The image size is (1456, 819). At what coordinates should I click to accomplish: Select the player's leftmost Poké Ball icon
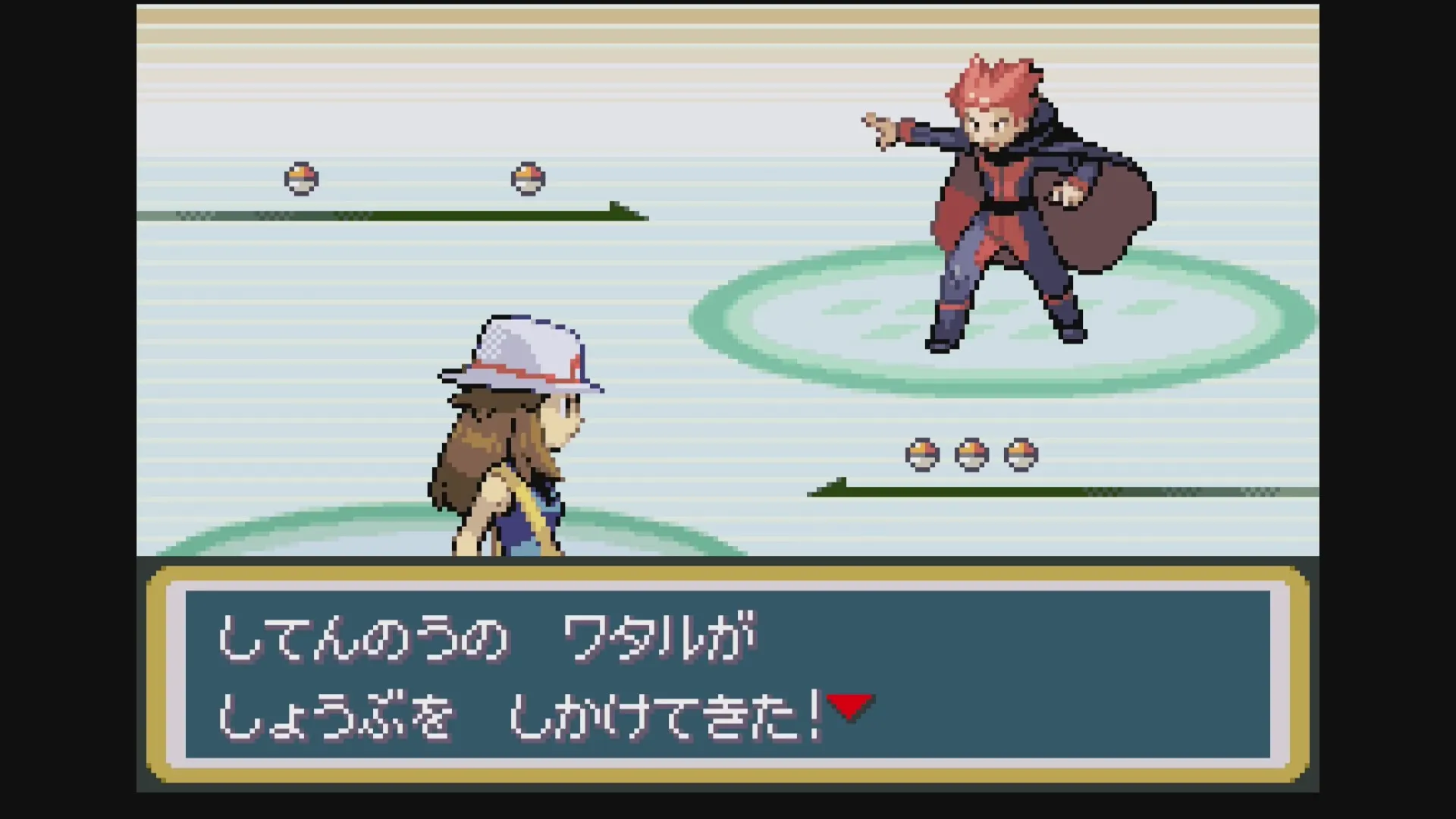pos(921,453)
